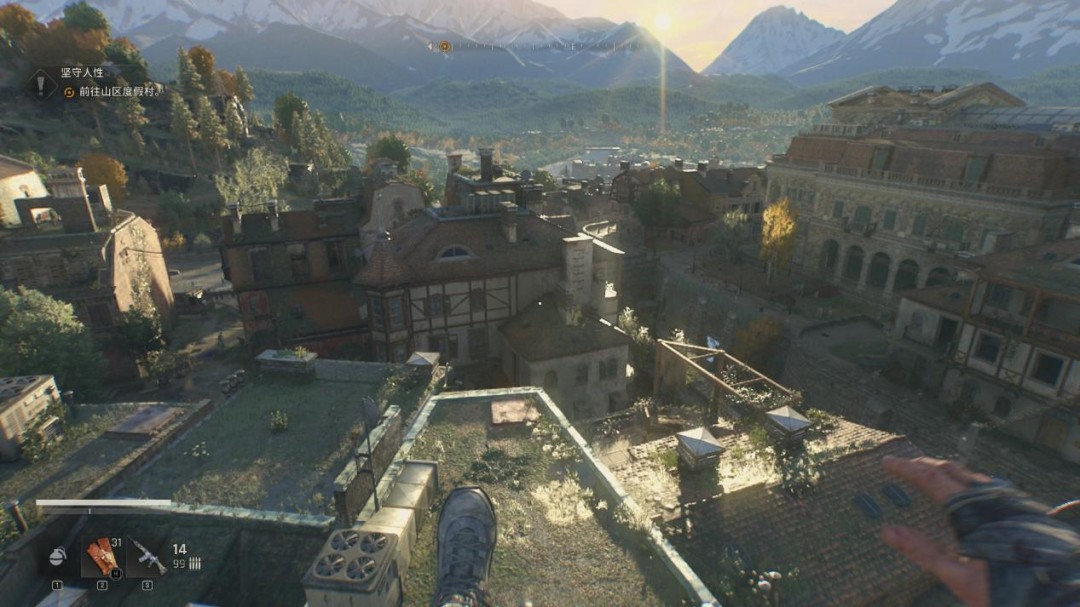
Task: Equip the rifle weapon slot
Action: (147, 557)
